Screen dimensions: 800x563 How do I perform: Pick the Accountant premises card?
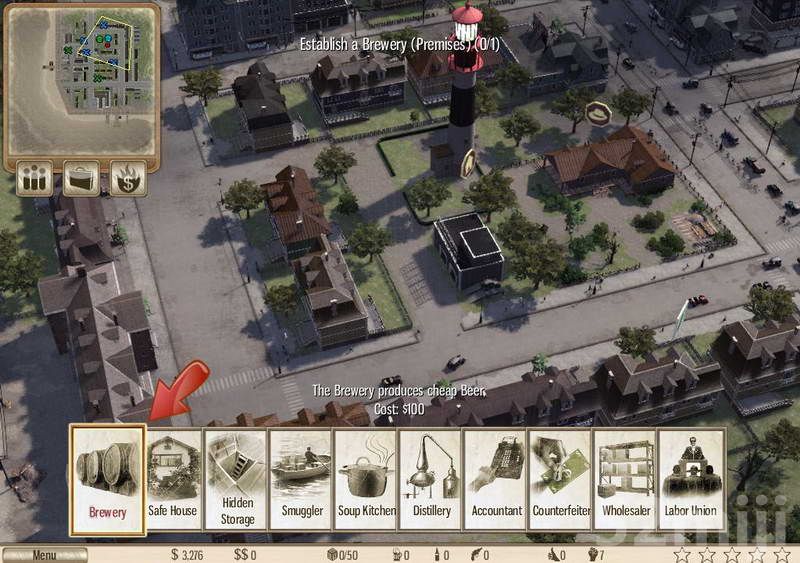click(496, 478)
